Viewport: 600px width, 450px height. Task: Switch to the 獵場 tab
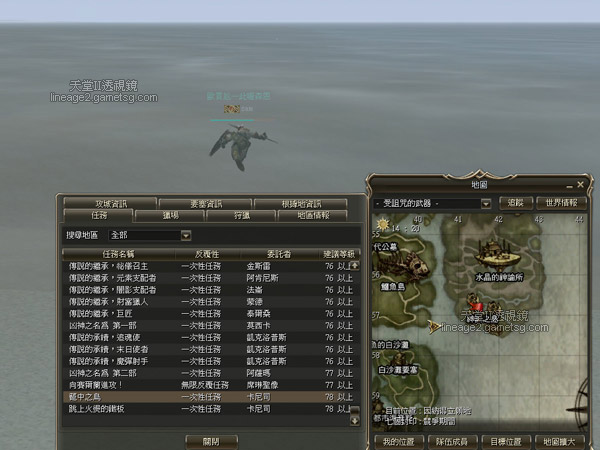[x=170, y=216]
